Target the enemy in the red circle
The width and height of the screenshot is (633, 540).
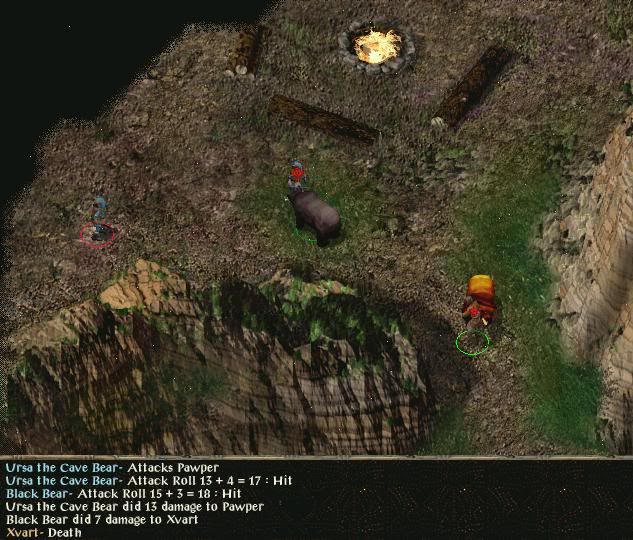pyautogui.click(x=98, y=222)
